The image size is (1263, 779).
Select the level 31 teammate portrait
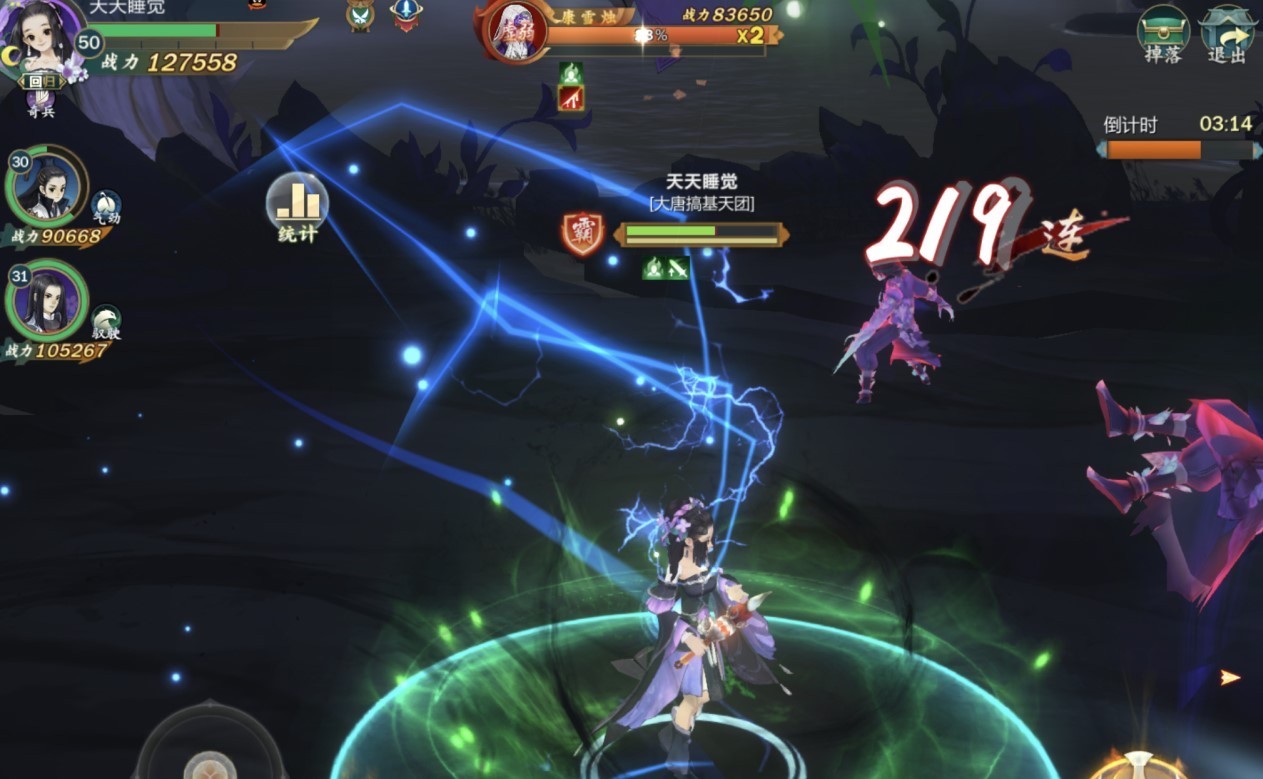(x=46, y=301)
